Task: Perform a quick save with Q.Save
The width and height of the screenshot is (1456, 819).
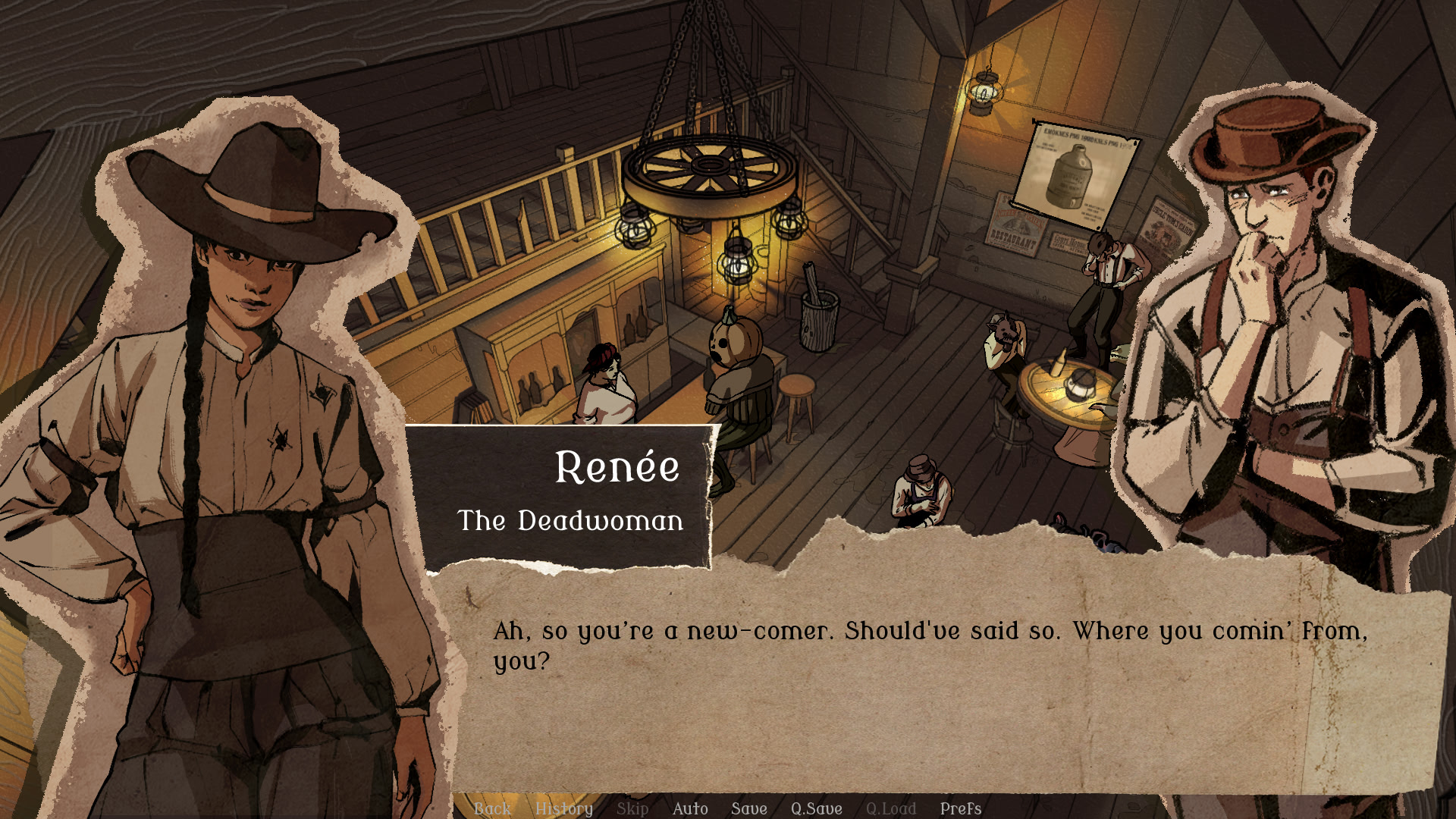Action: 816,808
